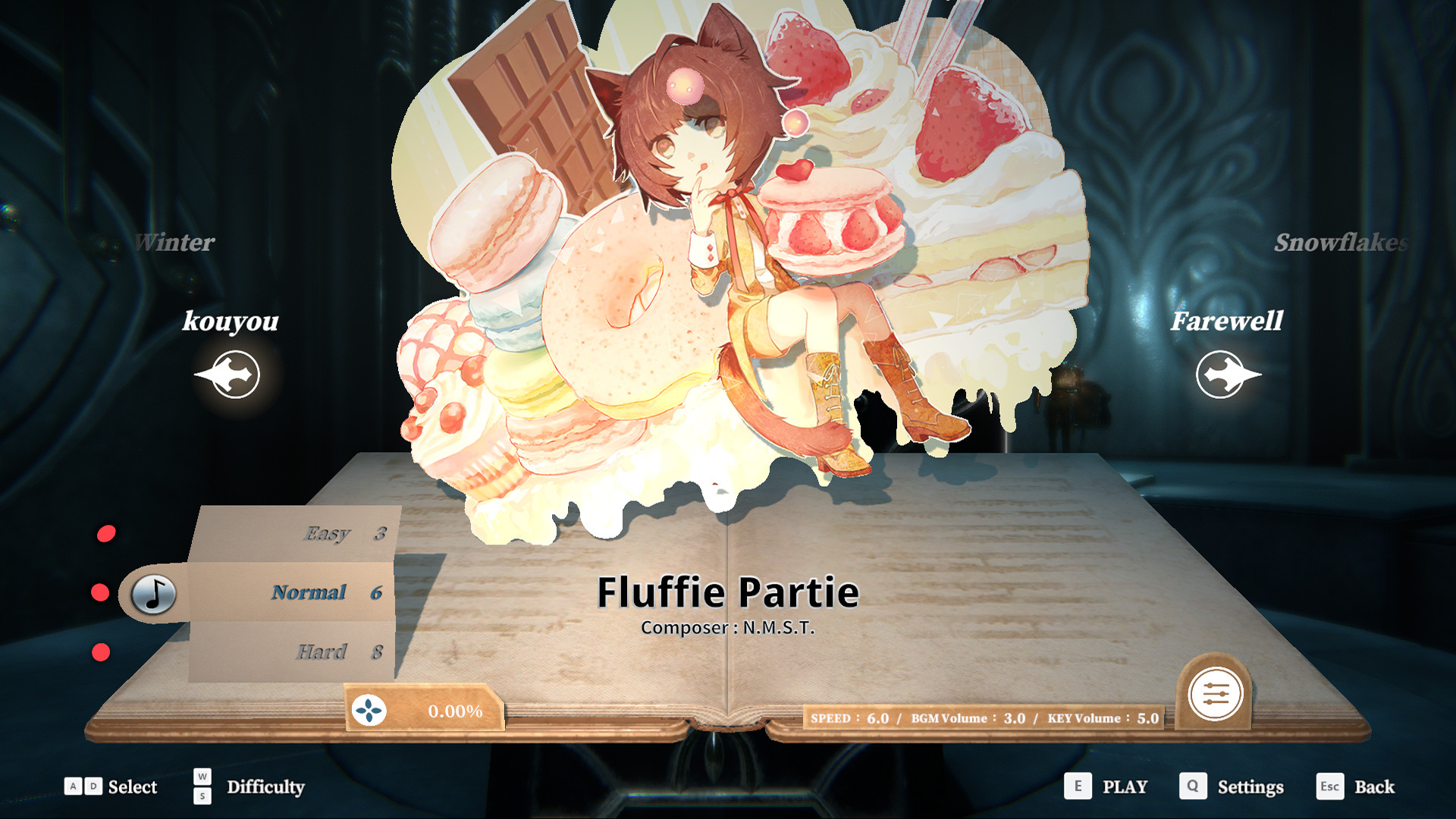This screenshot has width=1456, height=819.
Task: Click the W key icon in the Difficulty hint
Action: click(202, 777)
